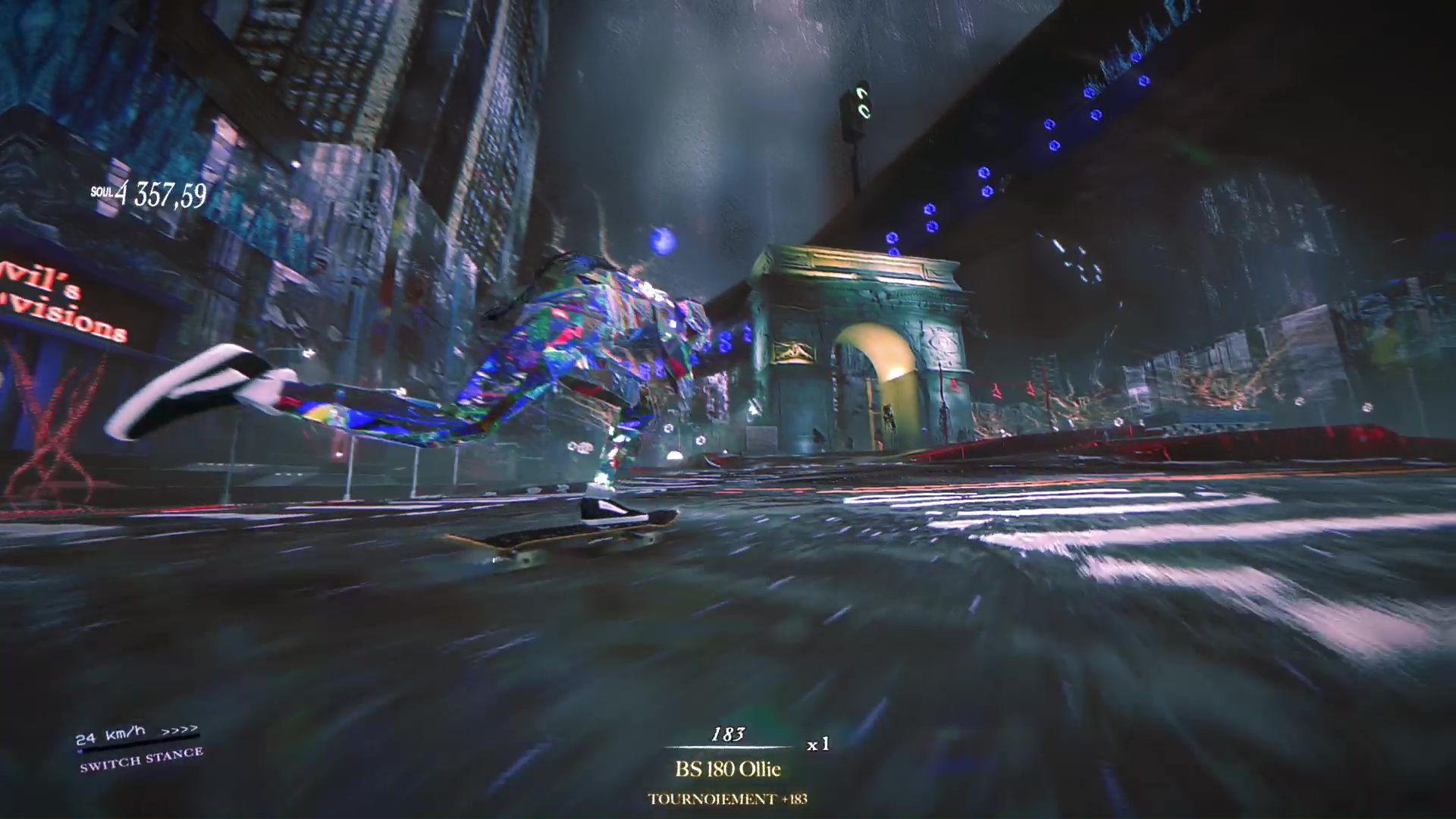1456x819 pixels.
Task: Enable the TOURNOIEMENT bonus display
Action: coord(727,799)
